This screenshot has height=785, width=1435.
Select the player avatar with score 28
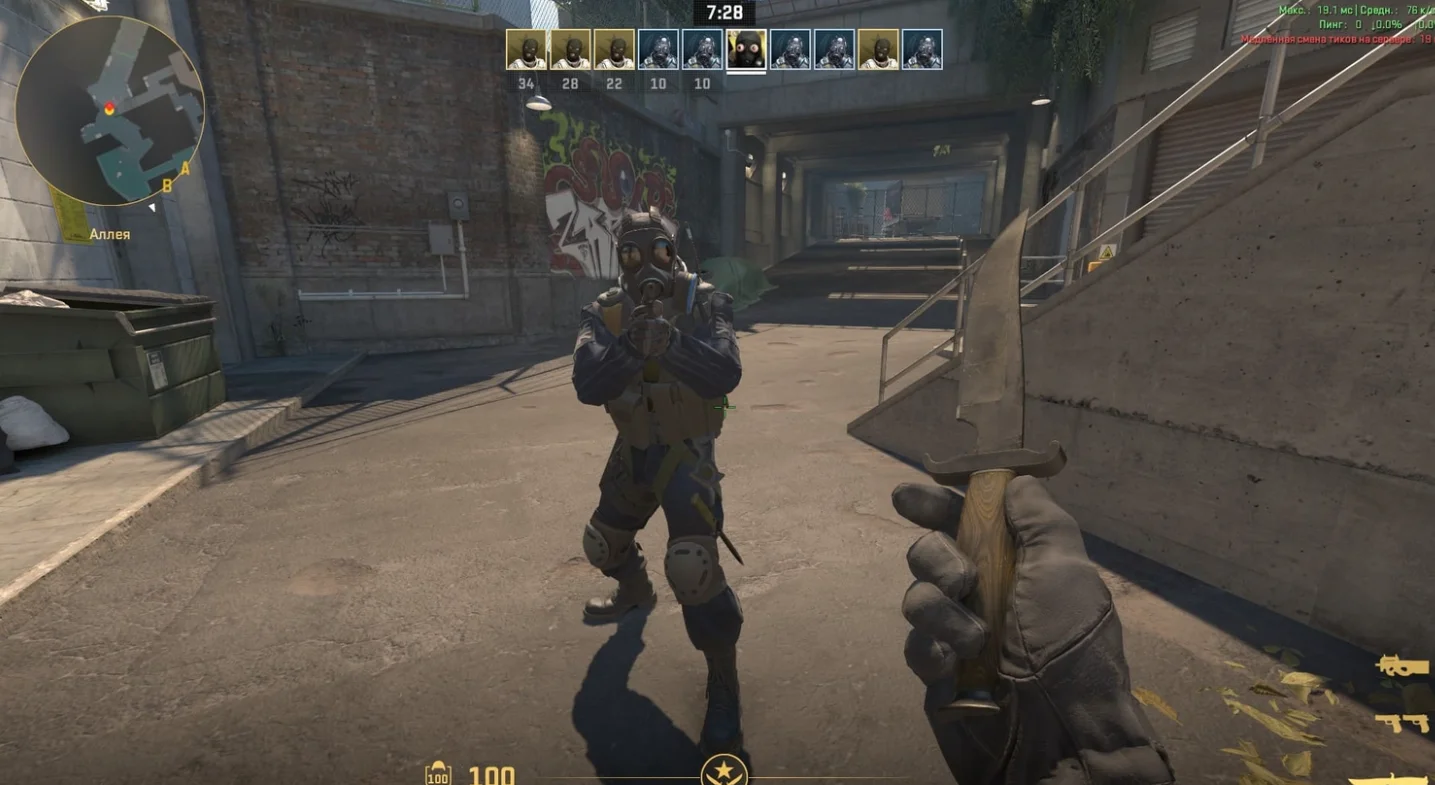pos(570,50)
